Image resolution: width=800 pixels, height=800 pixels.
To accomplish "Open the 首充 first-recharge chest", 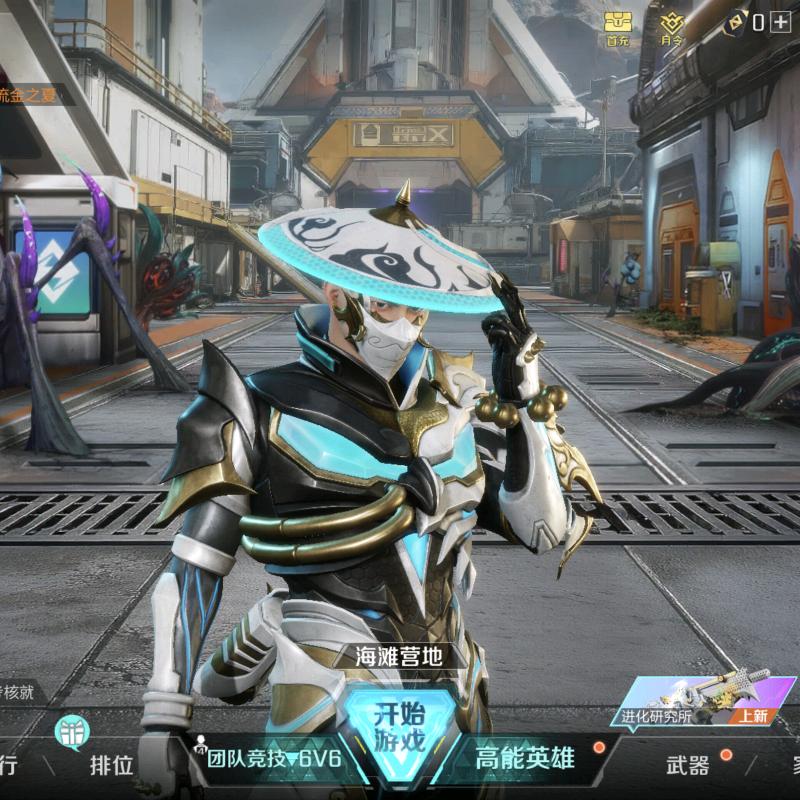I will (x=618, y=25).
